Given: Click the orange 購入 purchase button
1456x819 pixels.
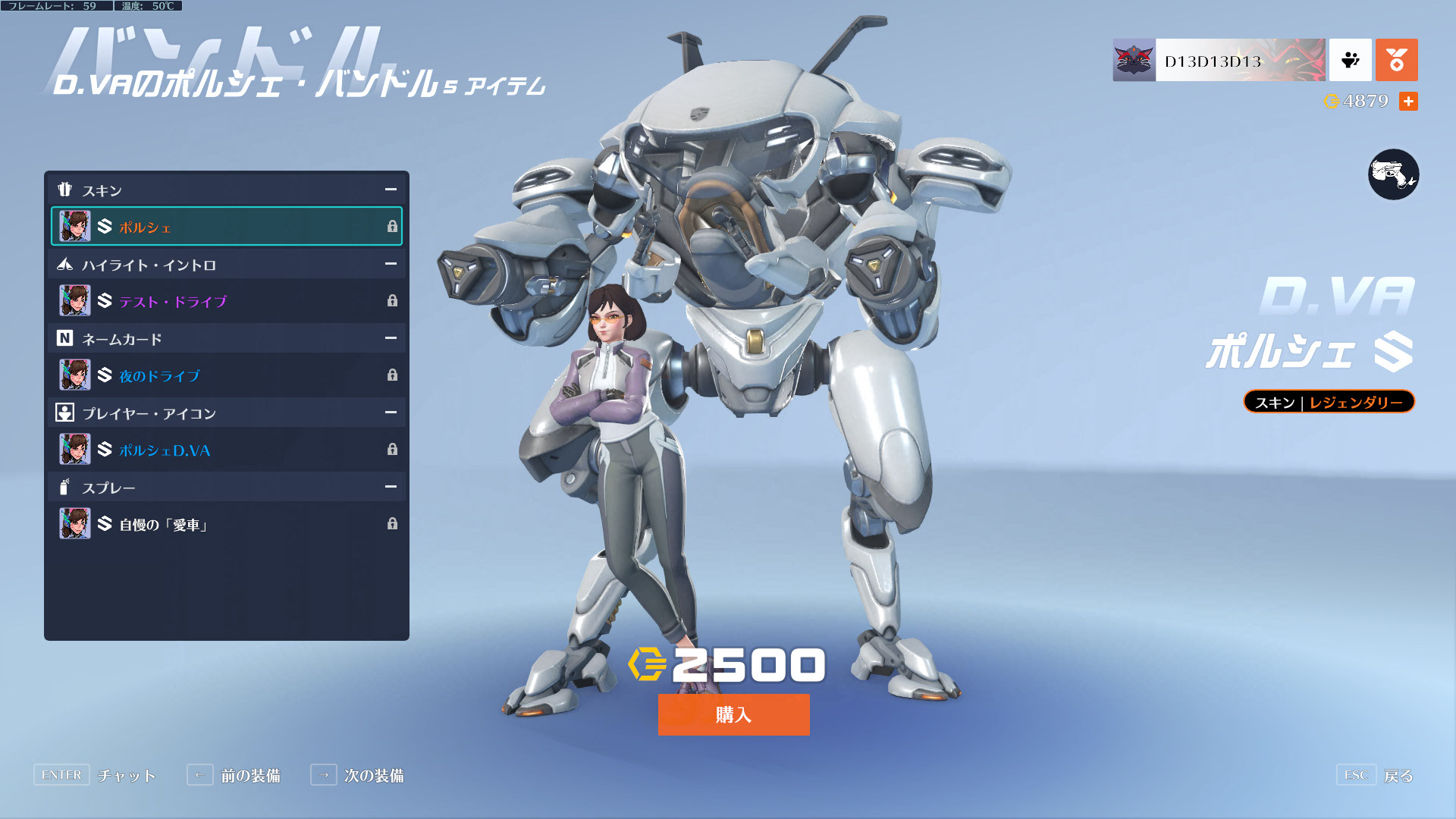Looking at the screenshot, I should tap(733, 714).
